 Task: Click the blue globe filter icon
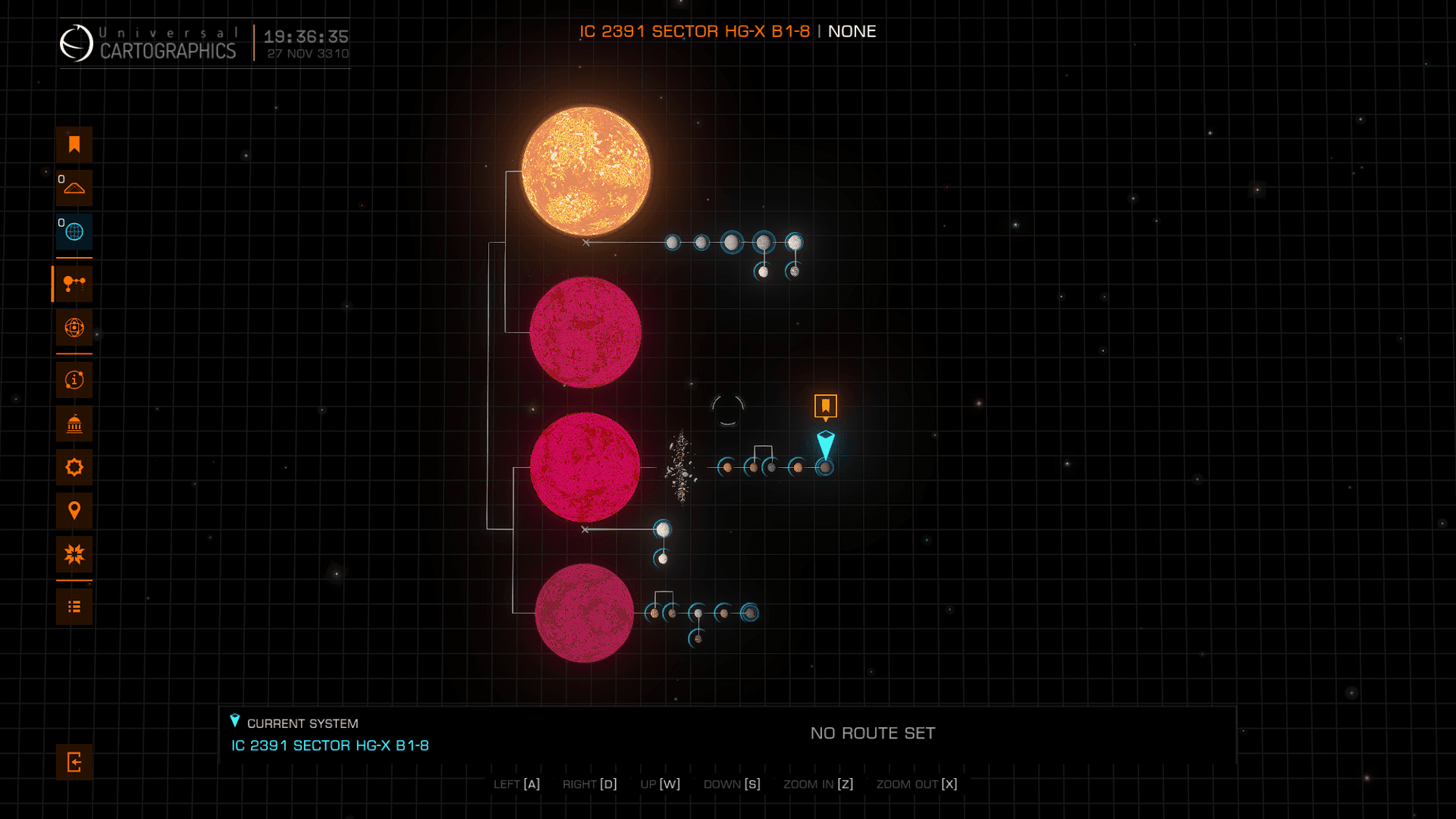74,232
